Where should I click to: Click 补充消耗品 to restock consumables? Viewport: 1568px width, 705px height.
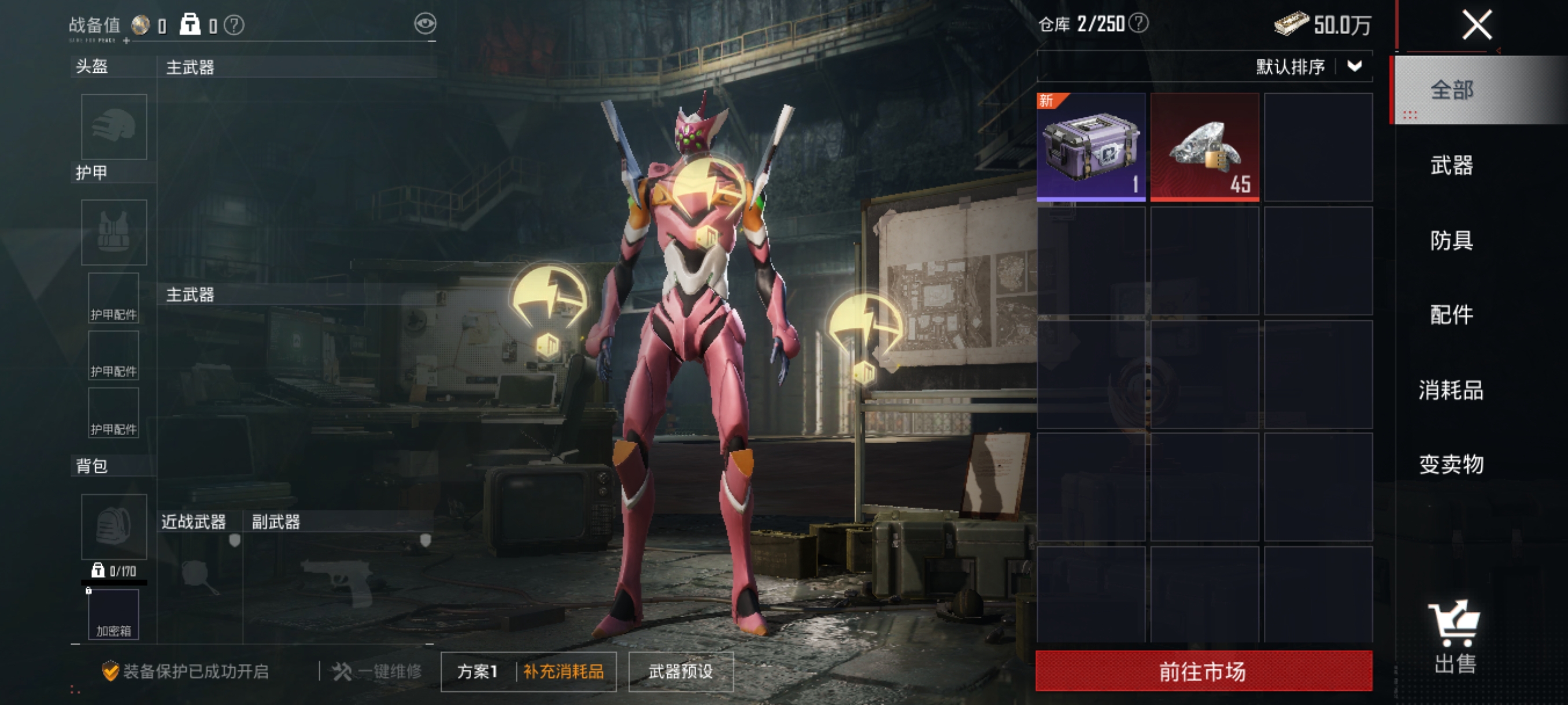point(564,671)
